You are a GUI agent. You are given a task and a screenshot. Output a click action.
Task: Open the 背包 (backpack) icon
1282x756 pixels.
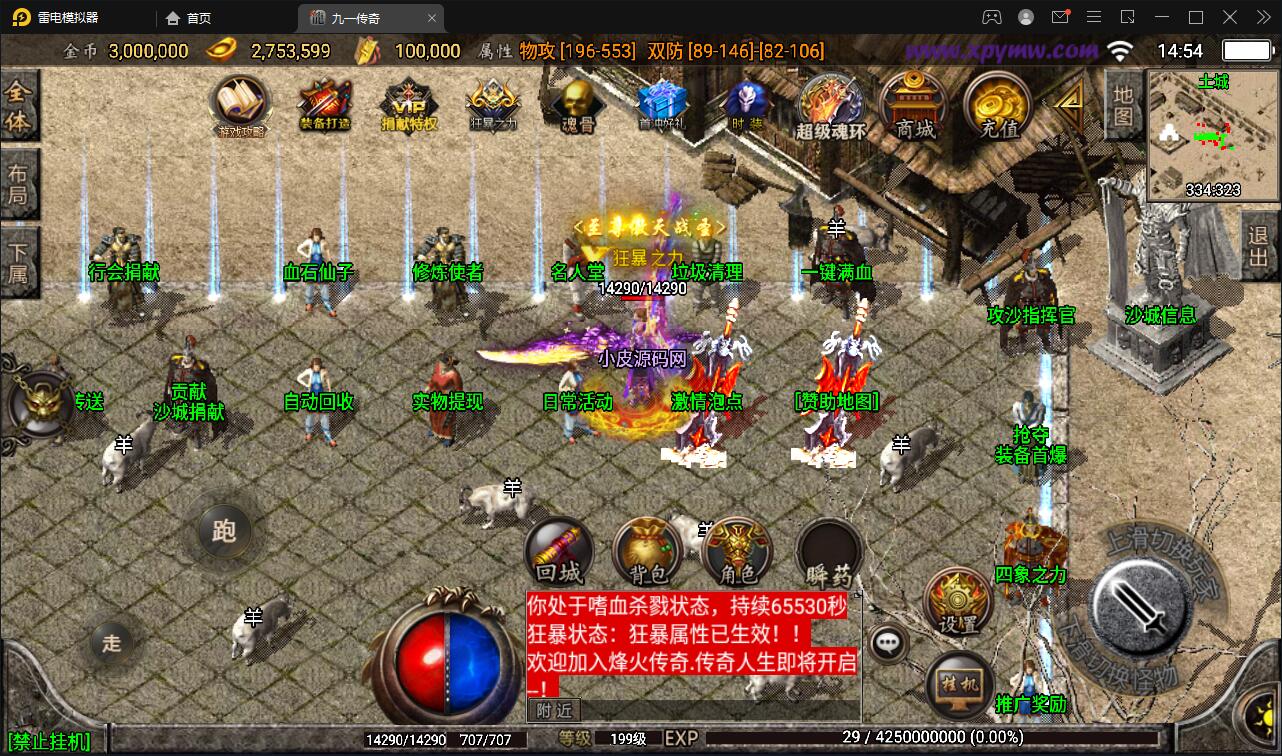pos(646,551)
